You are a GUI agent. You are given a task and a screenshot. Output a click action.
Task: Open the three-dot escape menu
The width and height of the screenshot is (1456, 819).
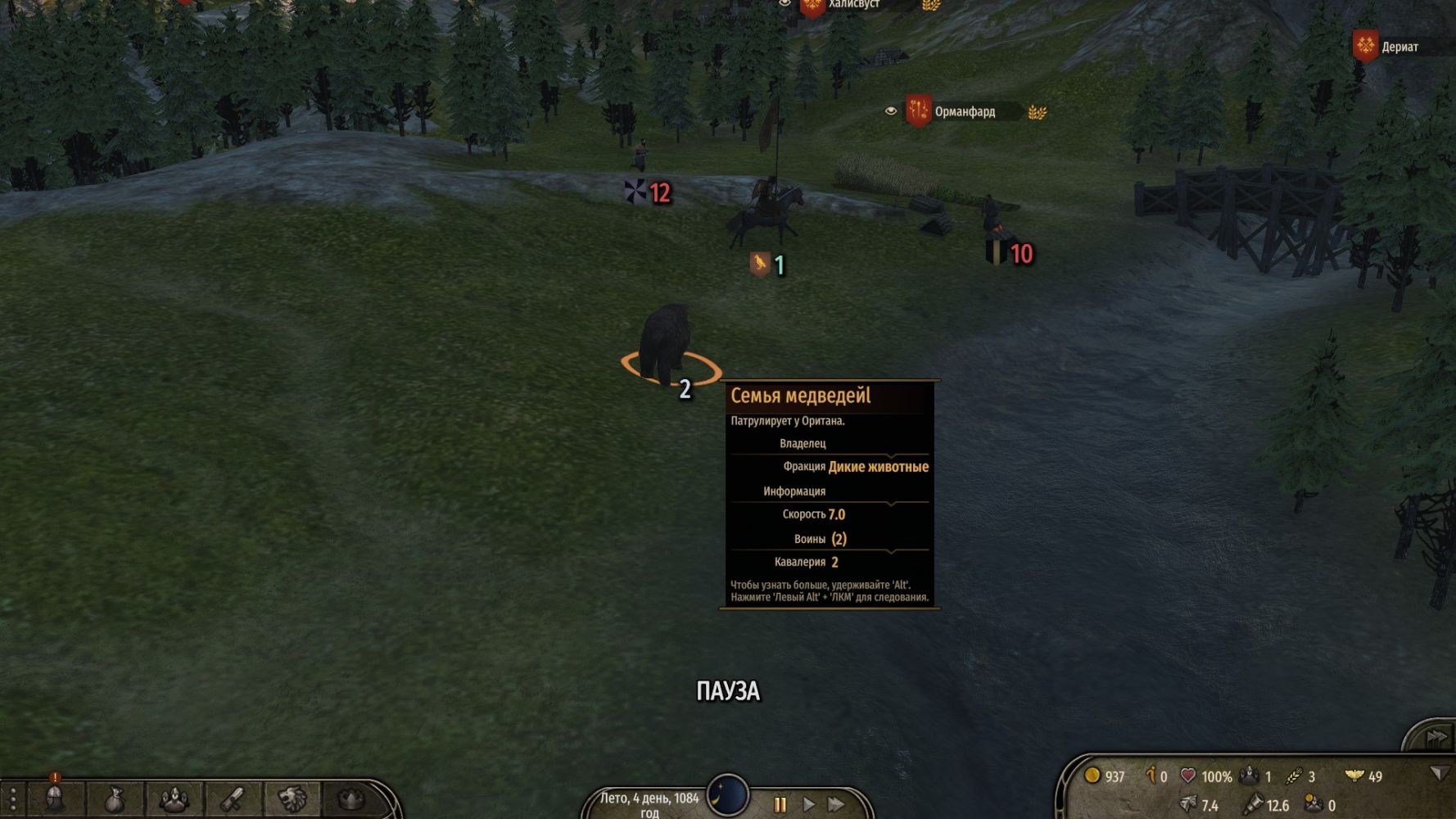click(13, 799)
